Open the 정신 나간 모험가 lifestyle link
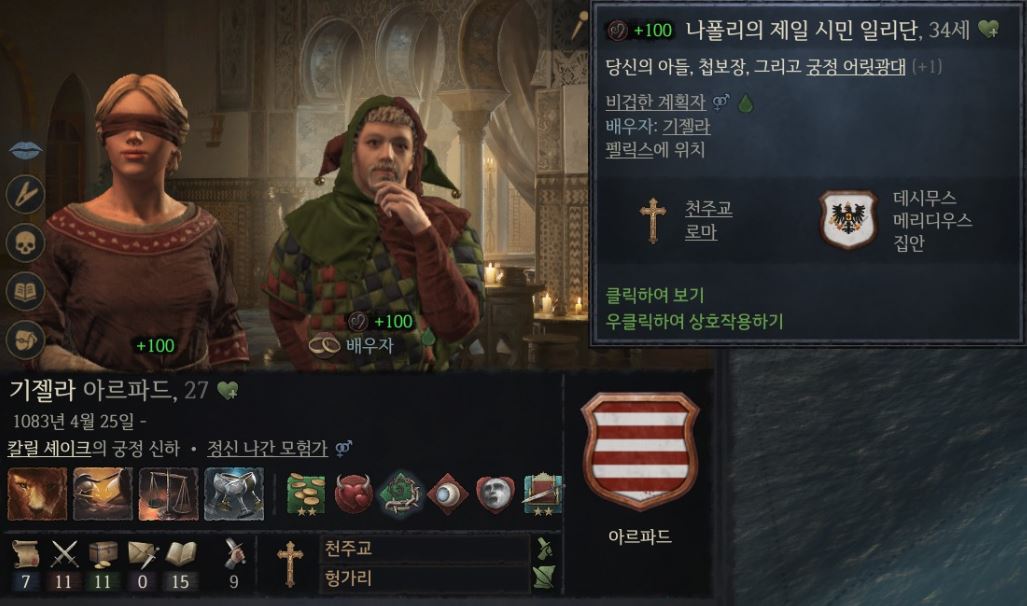1027x606 pixels. pos(269,447)
